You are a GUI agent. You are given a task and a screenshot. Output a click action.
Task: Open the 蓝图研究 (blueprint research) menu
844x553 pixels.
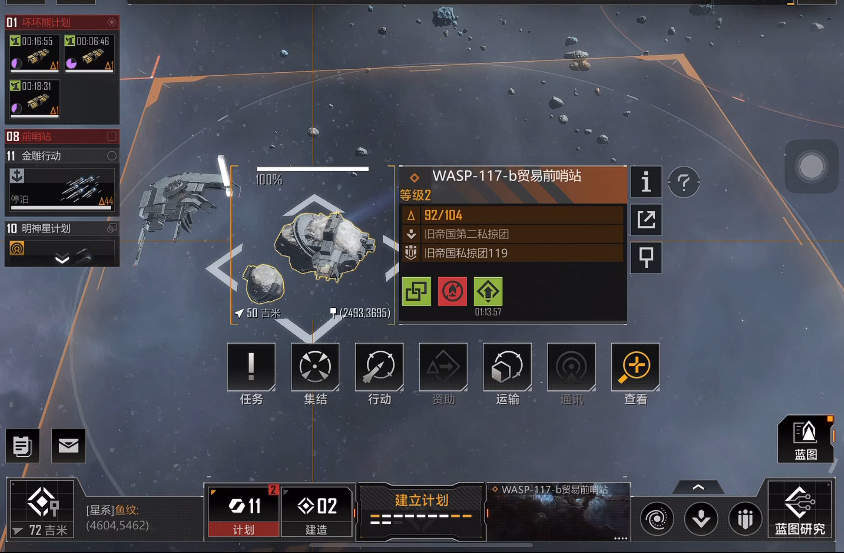pos(800,511)
